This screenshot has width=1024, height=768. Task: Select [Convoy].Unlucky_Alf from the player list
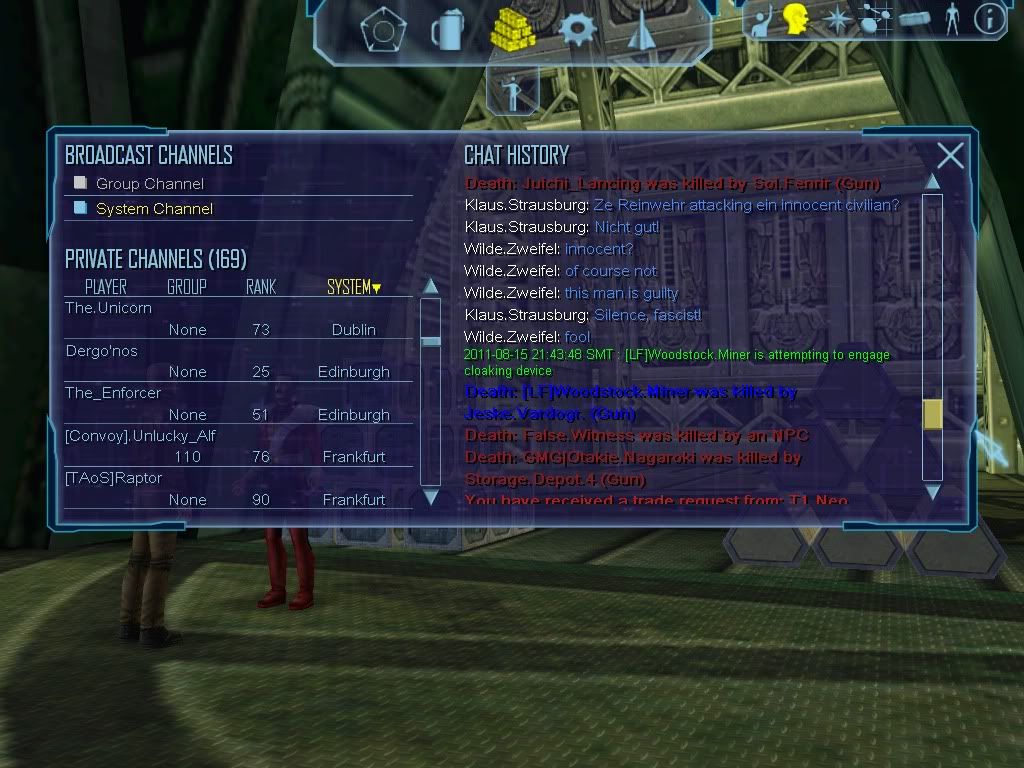click(x=140, y=436)
